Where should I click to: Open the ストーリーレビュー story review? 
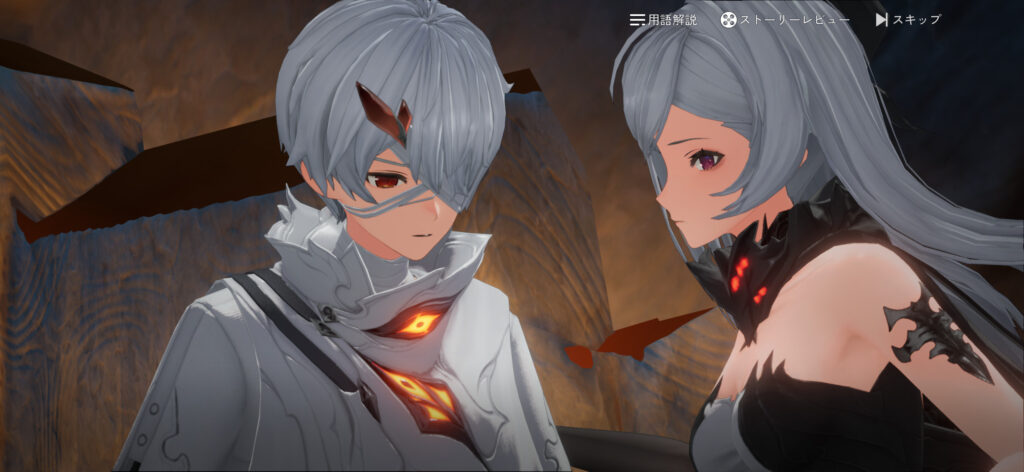(786, 20)
